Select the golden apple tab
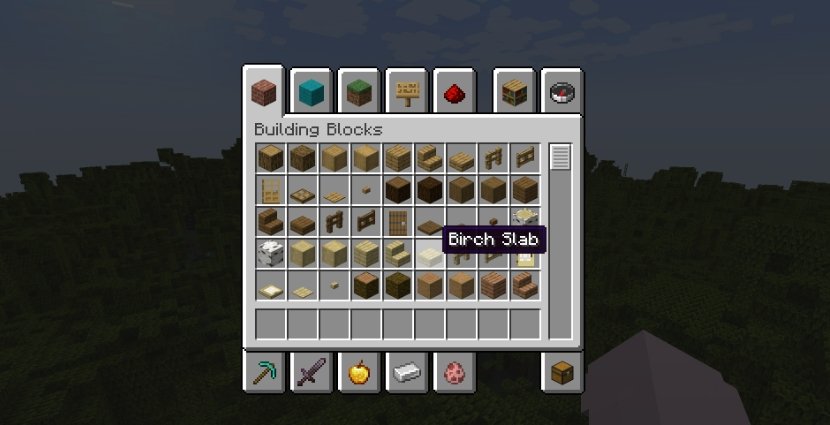This screenshot has height=425, width=830. [x=359, y=374]
